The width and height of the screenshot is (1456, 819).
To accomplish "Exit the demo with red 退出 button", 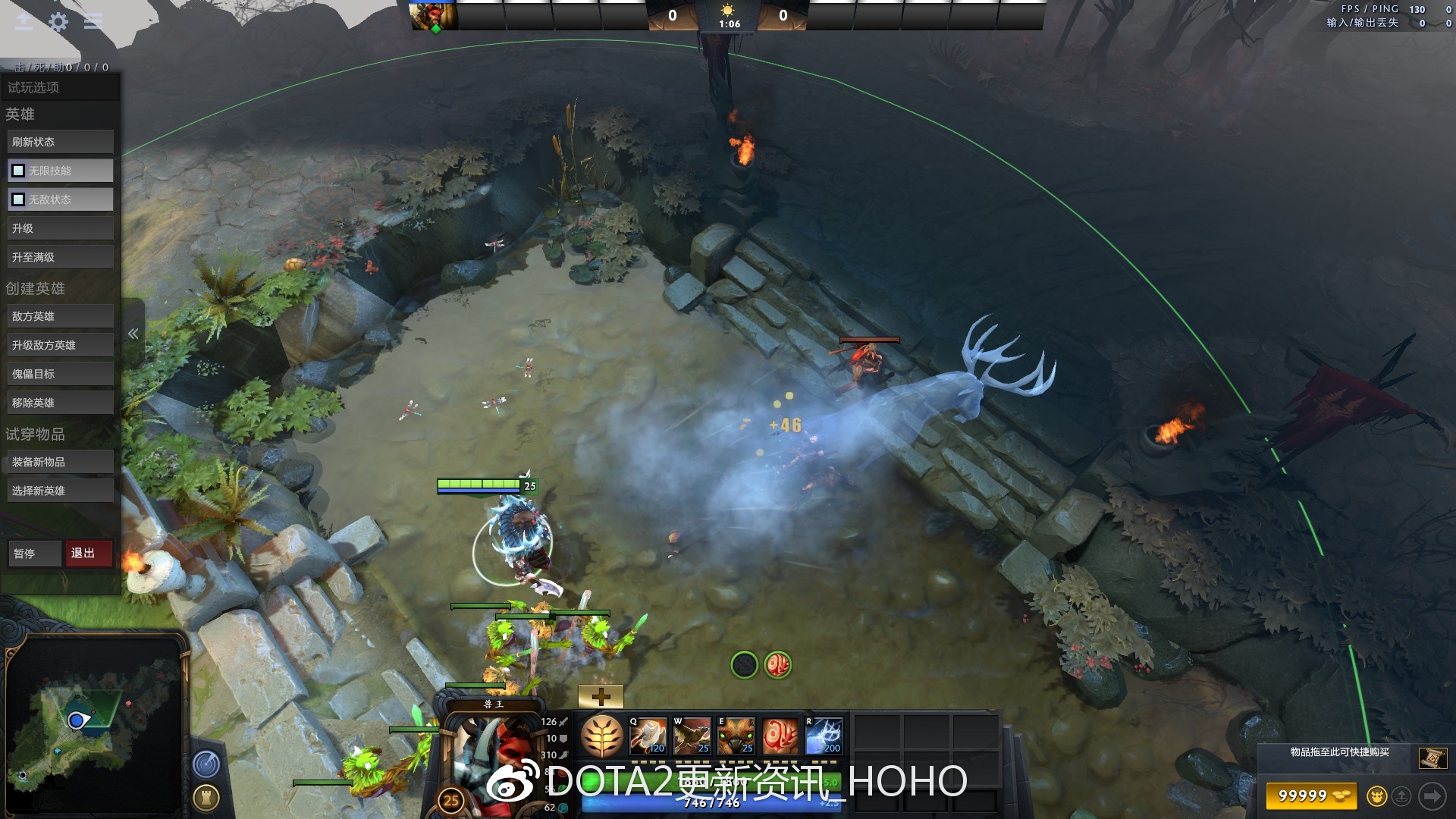I will point(89,554).
